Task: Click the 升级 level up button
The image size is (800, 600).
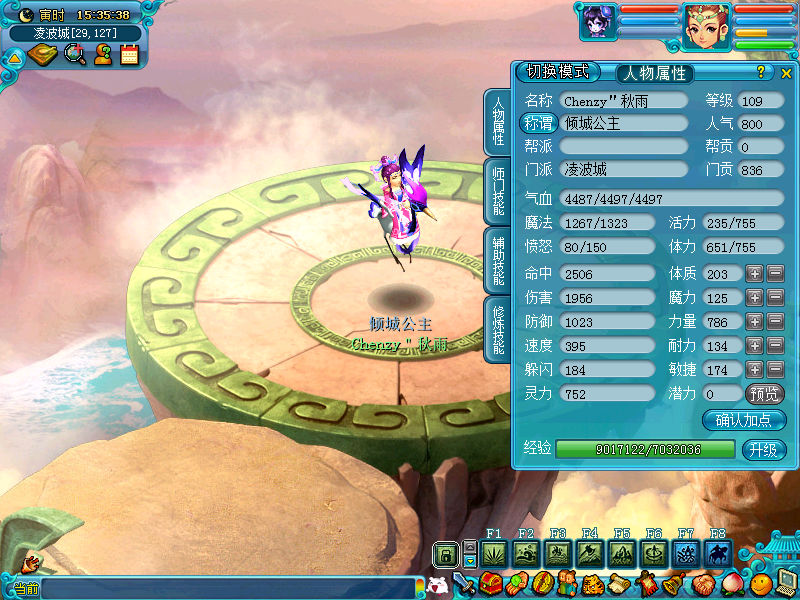Action: (x=762, y=449)
